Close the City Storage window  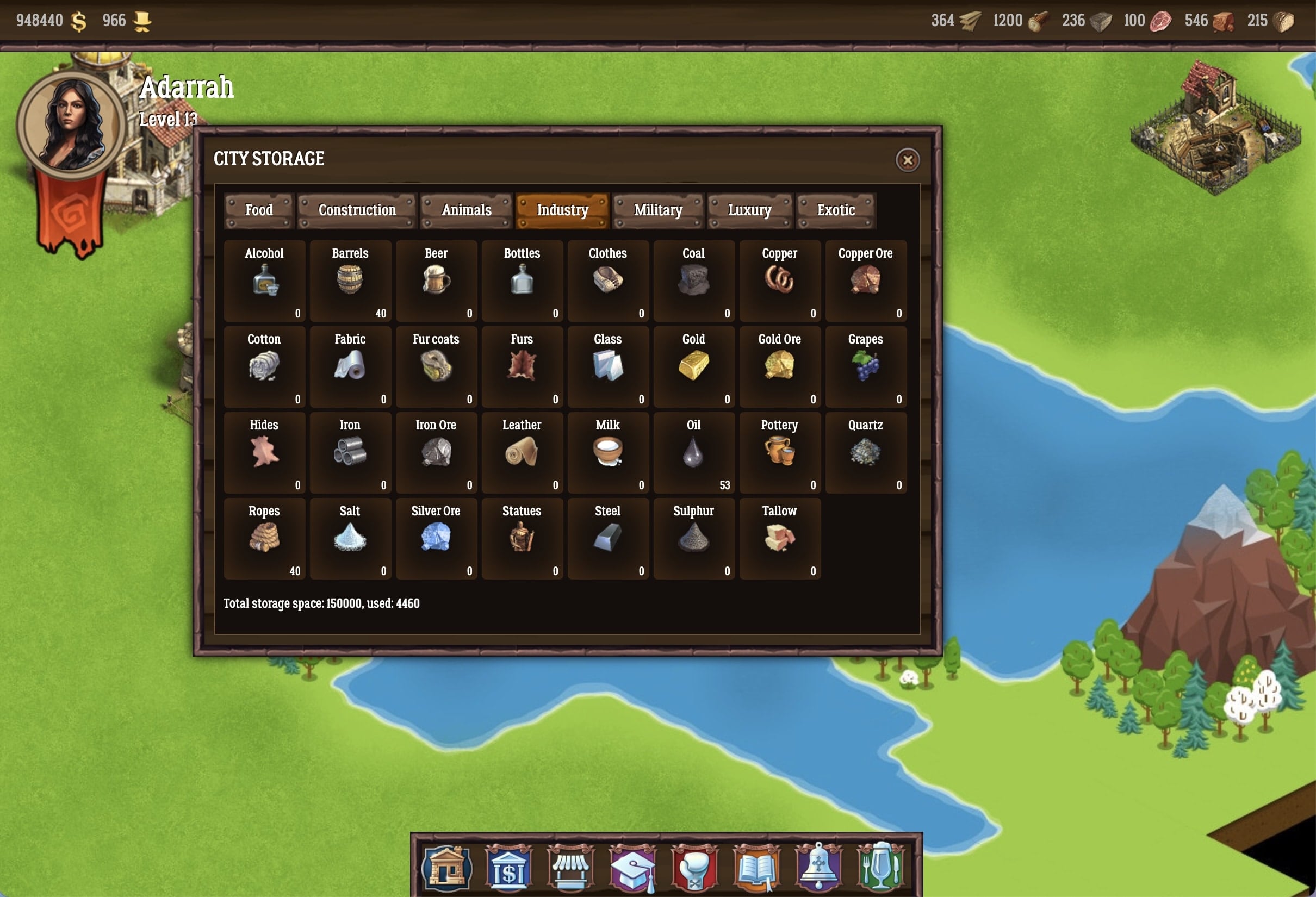click(x=907, y=160)
